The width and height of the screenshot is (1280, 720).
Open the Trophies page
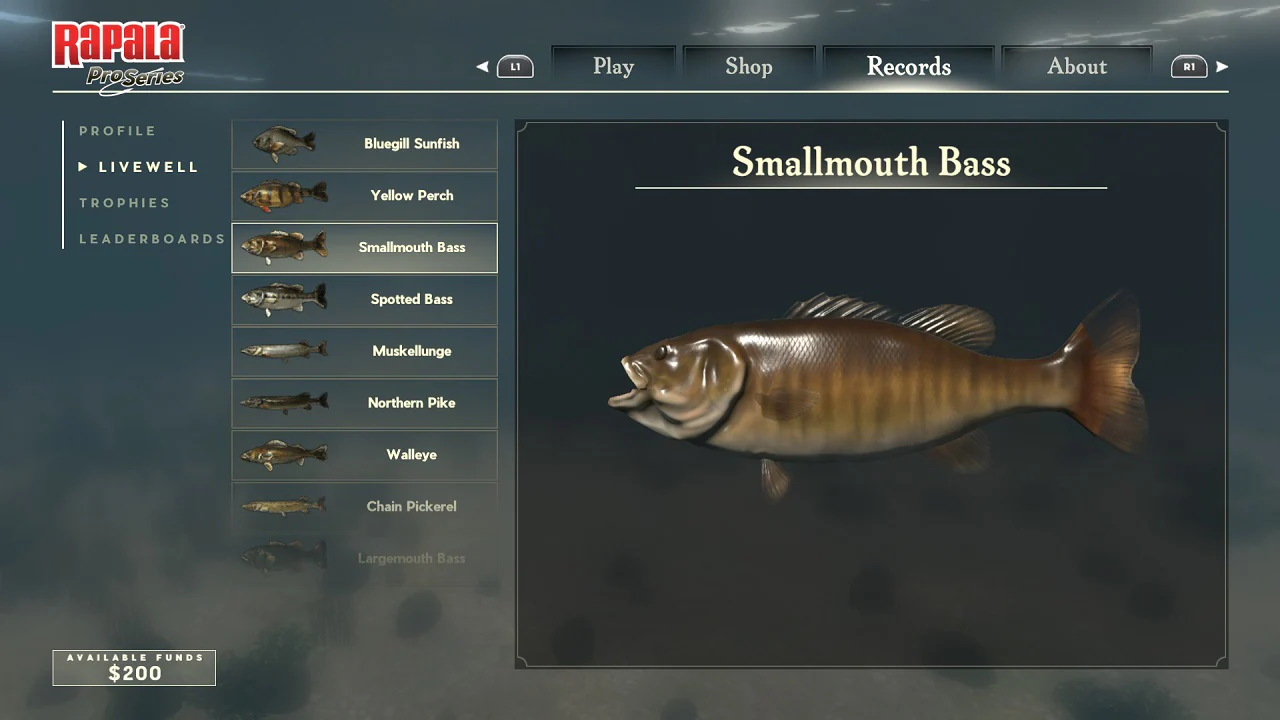pyautogui.click(x=125, y=202)
